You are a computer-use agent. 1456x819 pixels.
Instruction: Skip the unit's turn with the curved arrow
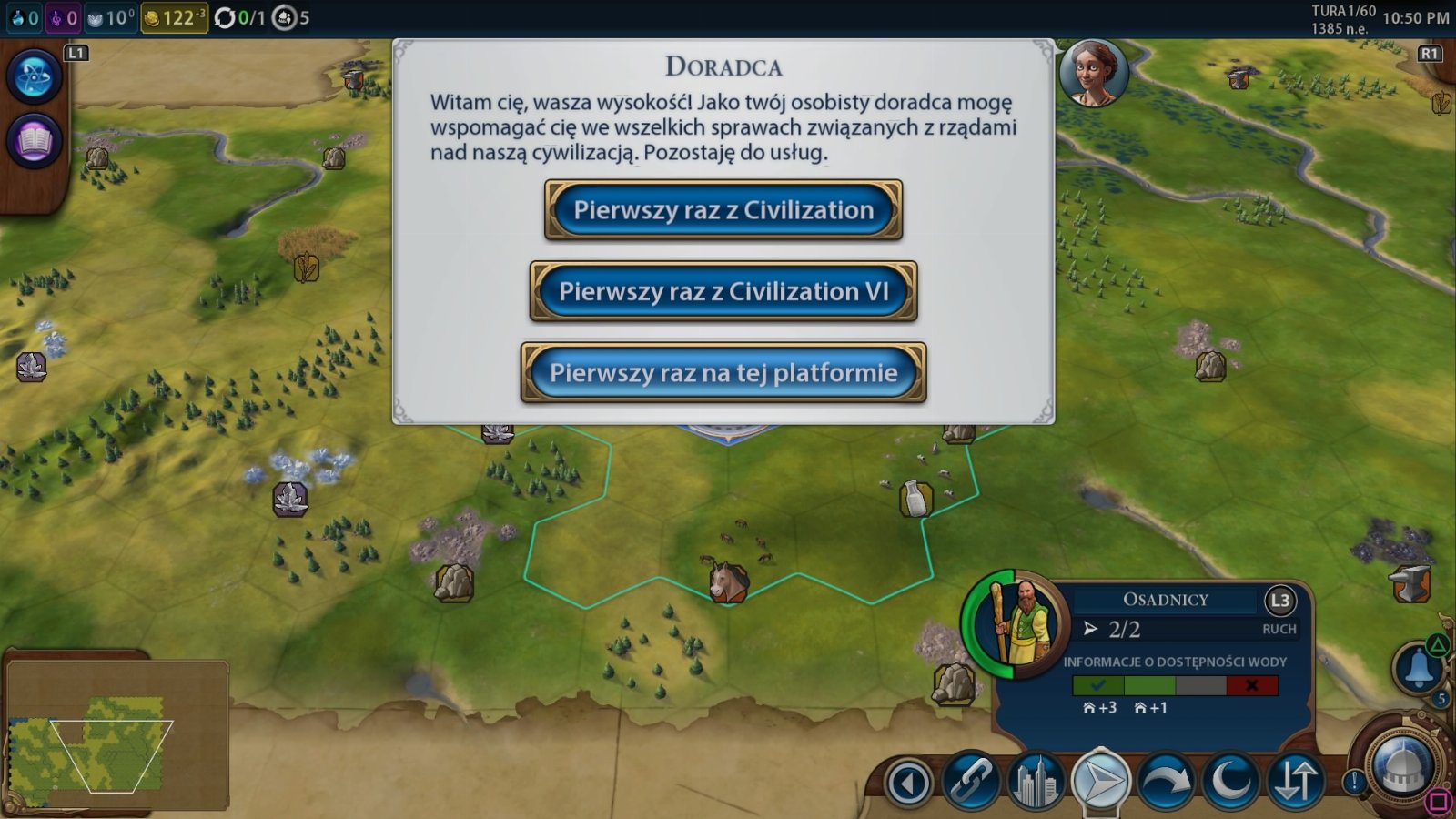(1166, 782)
